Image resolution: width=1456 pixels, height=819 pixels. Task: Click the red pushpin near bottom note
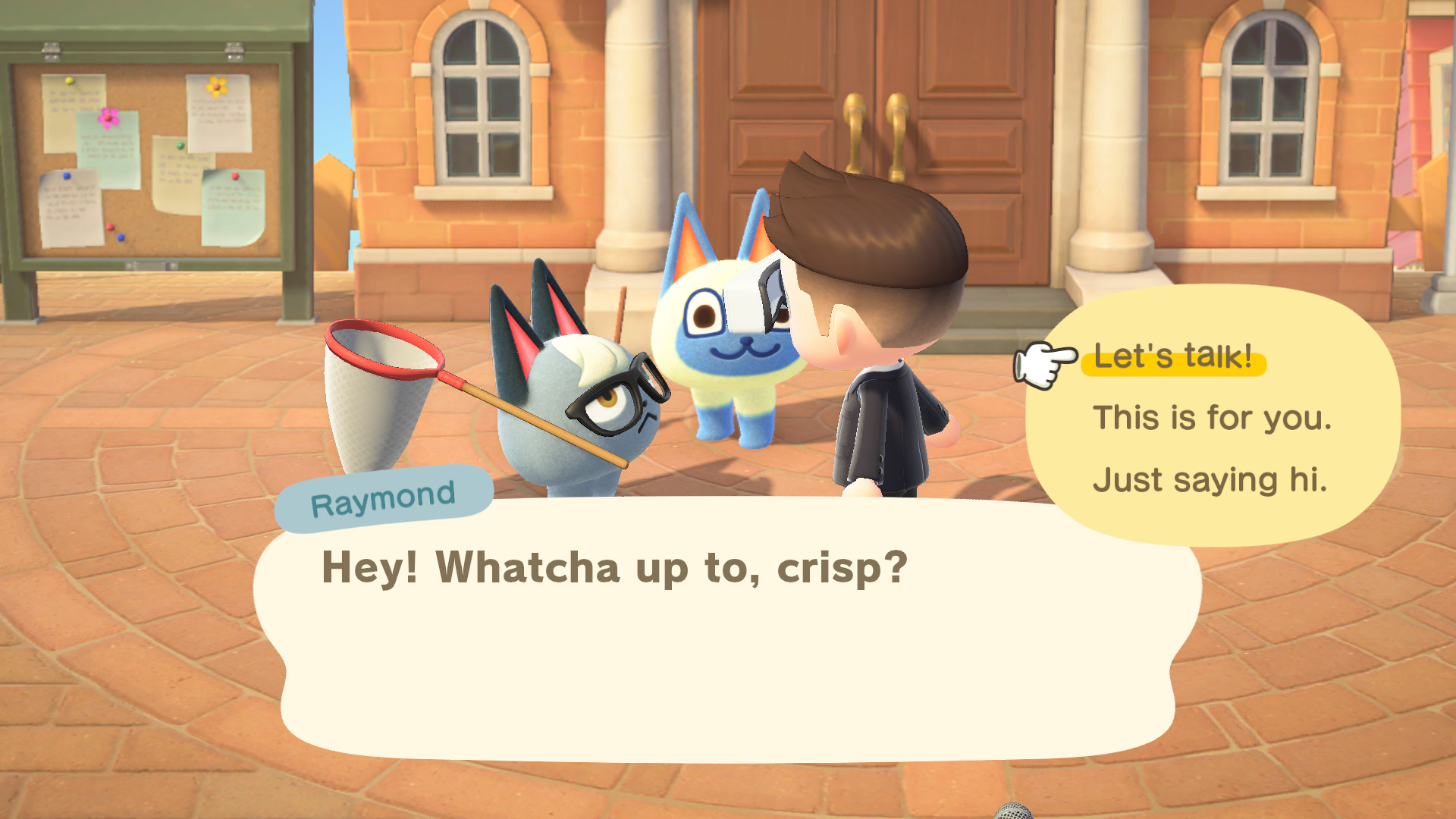pyautogui.click(x=110, y=227)
